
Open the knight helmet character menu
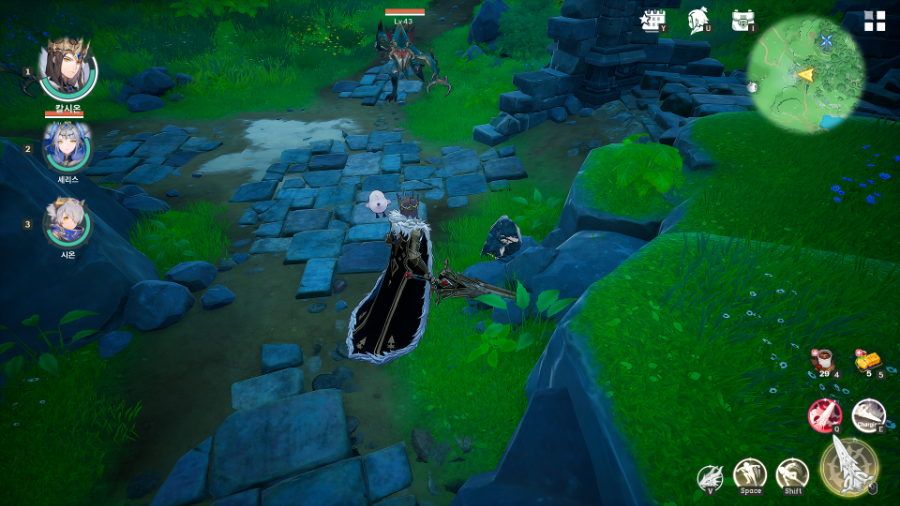pyautogui.click(x=698, y=20)
